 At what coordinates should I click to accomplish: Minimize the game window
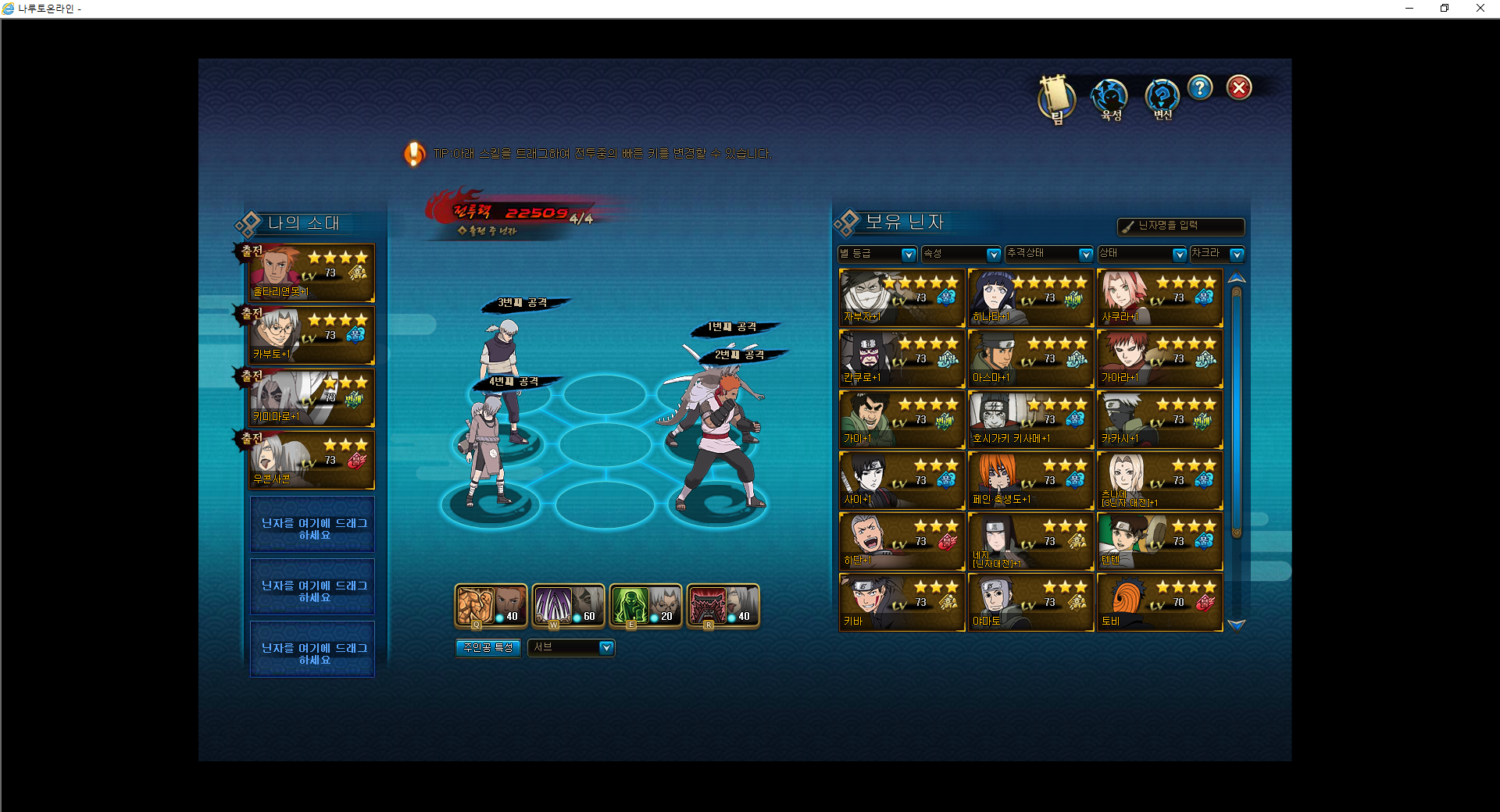(x=1409, y=9)
